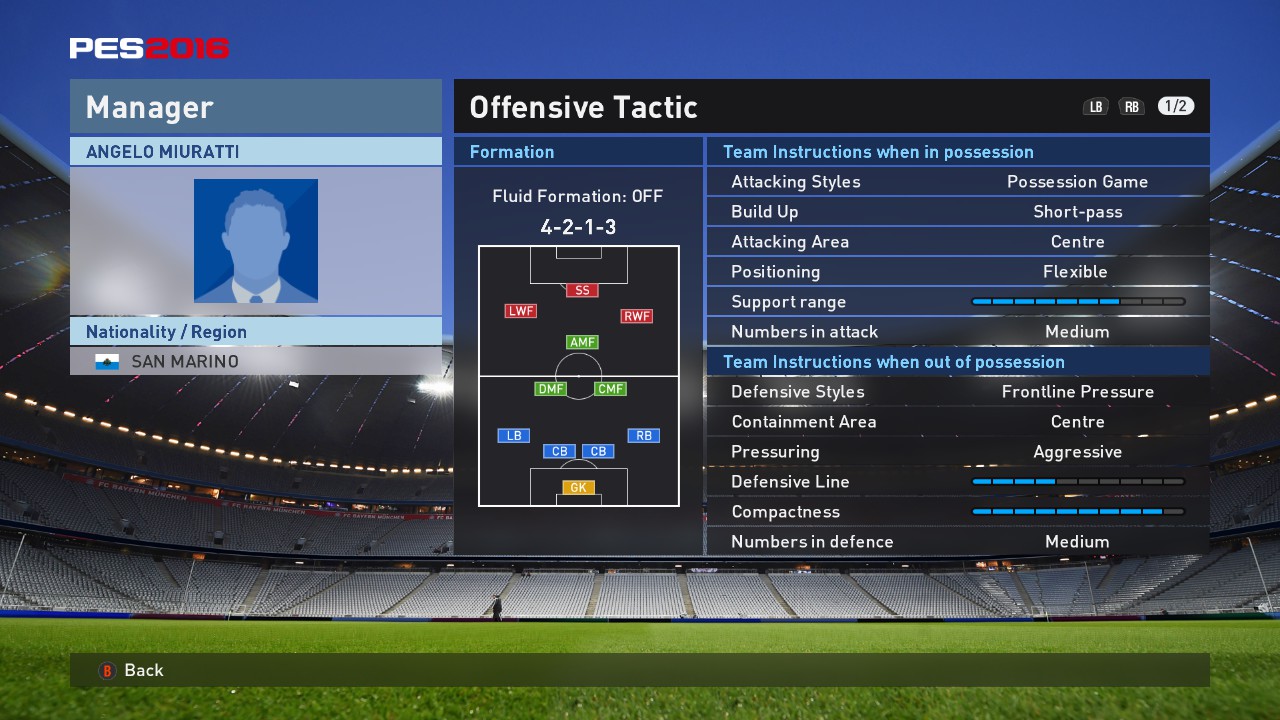This screenshot has height=720, width=1280.
Task: Select the Attacking Styles row
Action: (x=957, y=182)
